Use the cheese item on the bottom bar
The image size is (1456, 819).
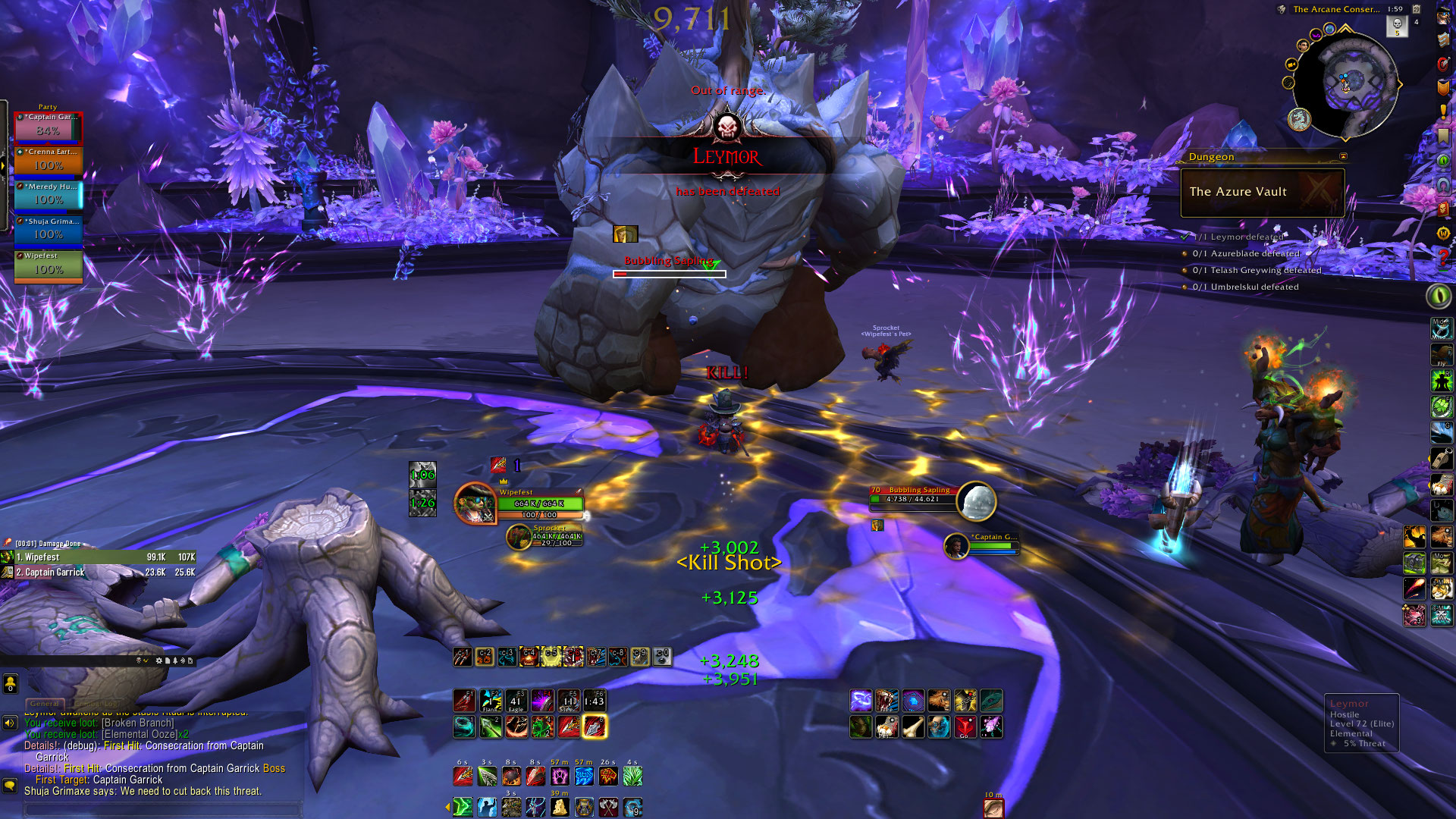tap(560, 808)
